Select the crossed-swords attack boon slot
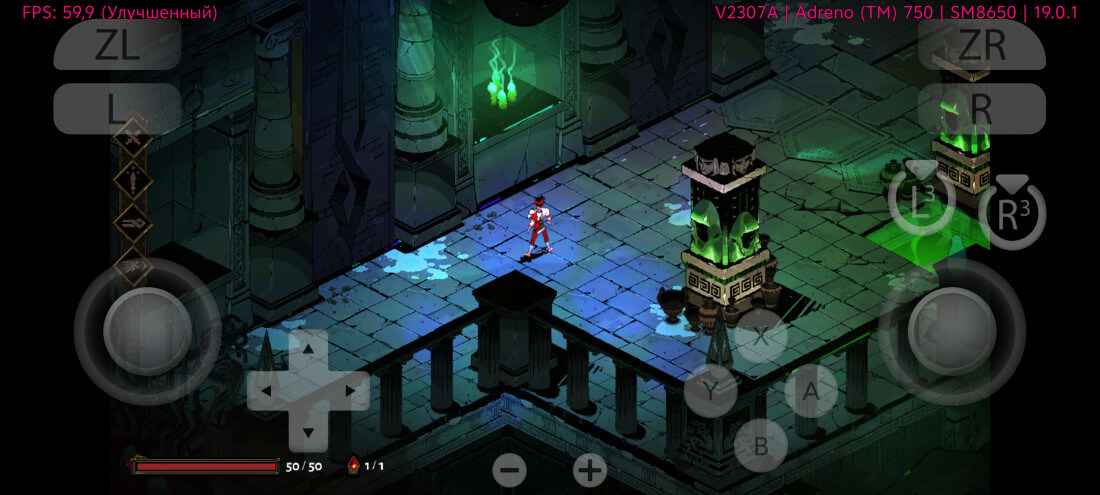1100x495 pixels. 132,140
